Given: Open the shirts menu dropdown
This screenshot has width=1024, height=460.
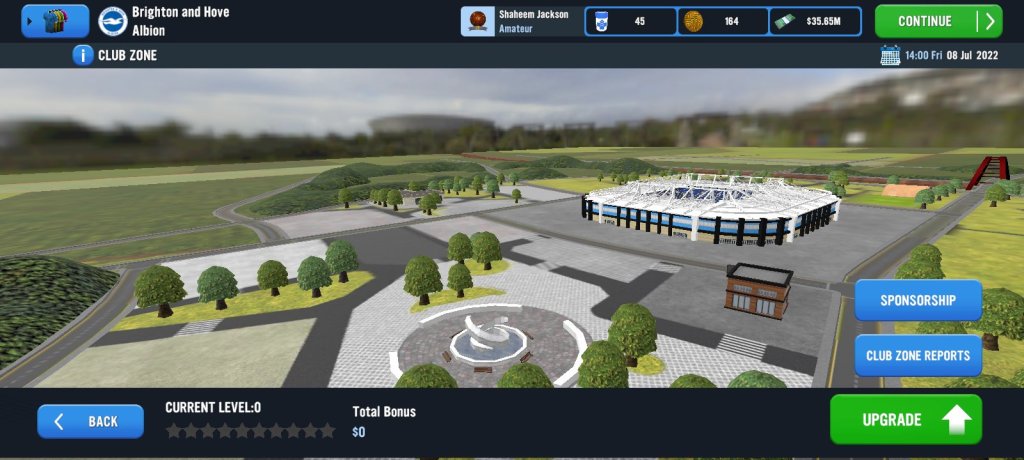Looking at the screenshot, I should pyautogui.click(x=55, y=21).
